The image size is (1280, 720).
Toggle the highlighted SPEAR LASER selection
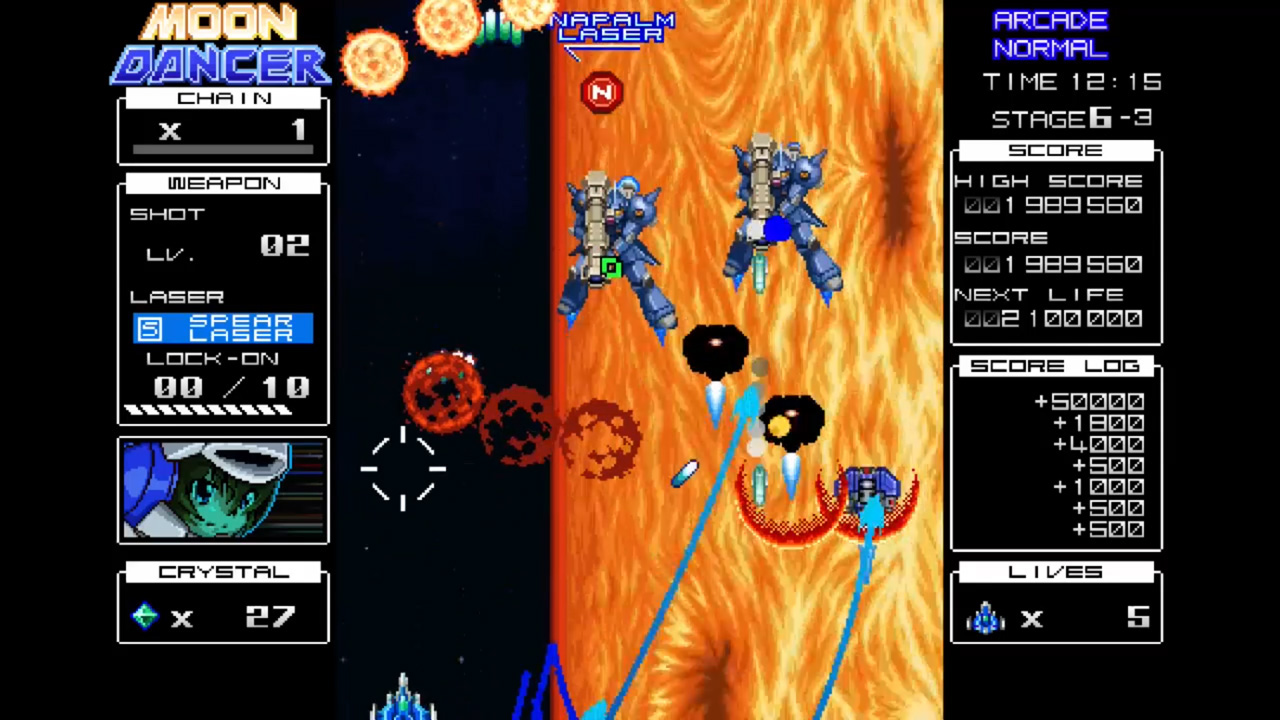(x=222, y=330)
